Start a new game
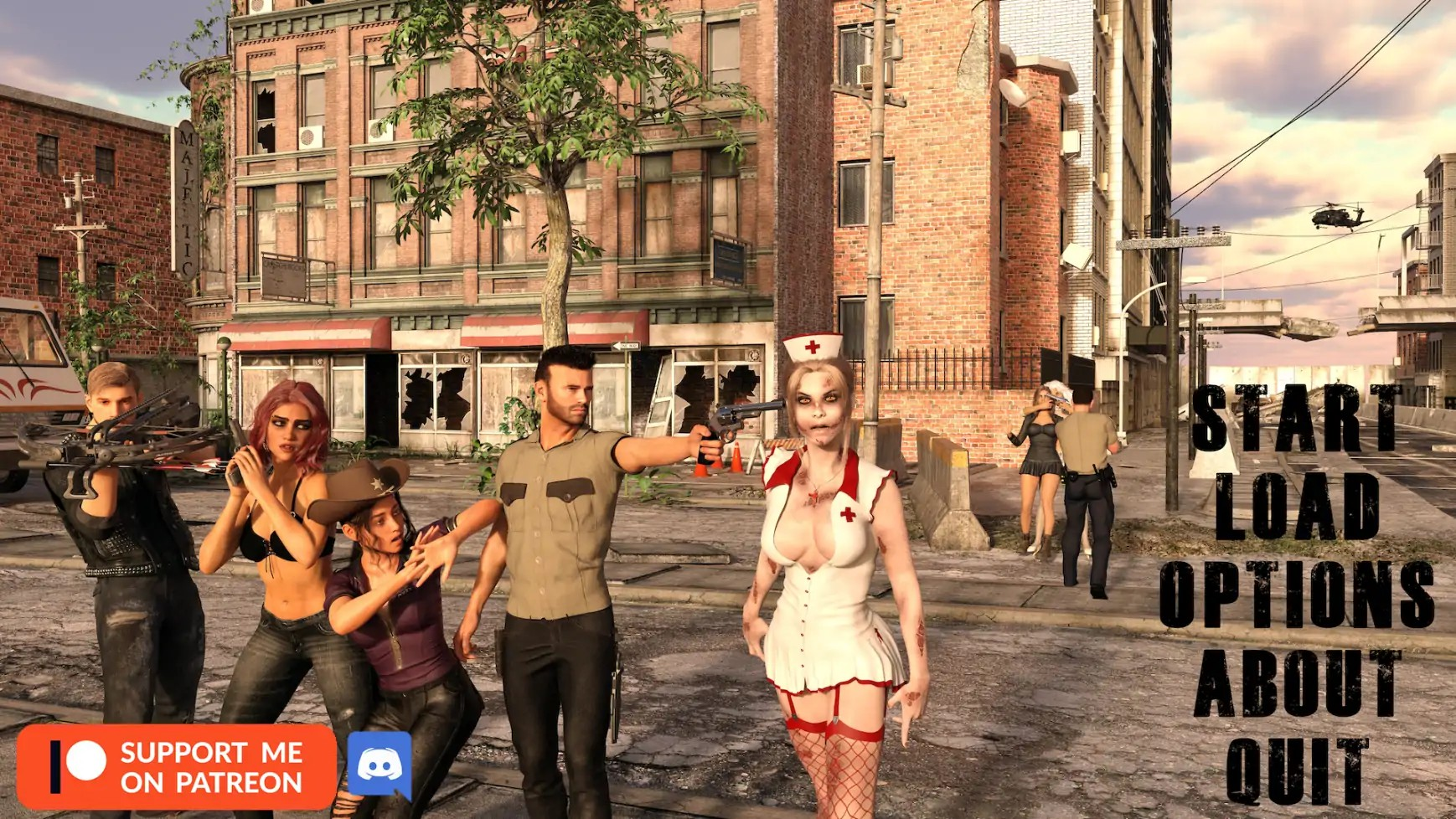 pos(1295,419)
